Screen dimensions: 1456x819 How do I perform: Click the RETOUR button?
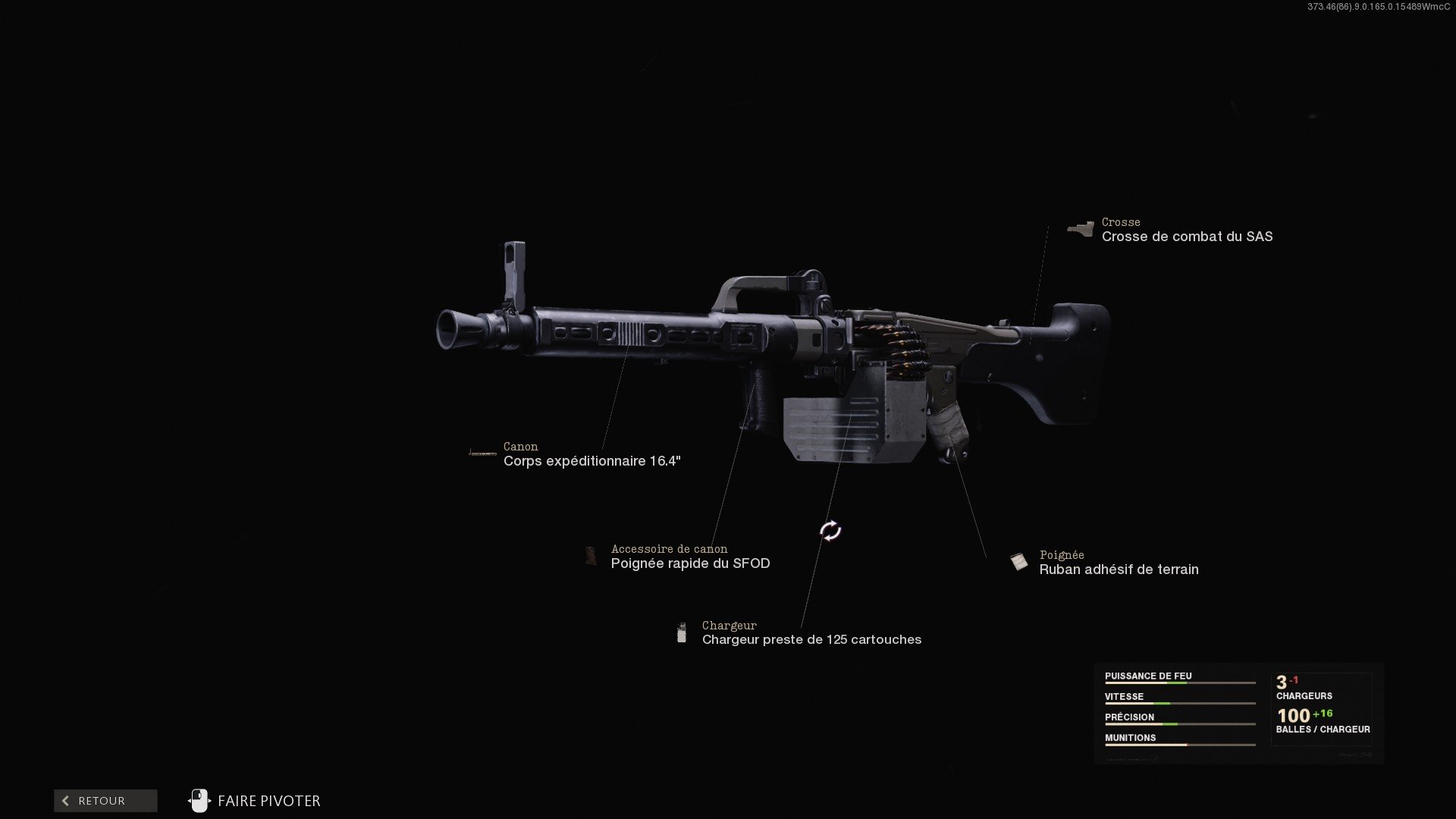[105, 800]
